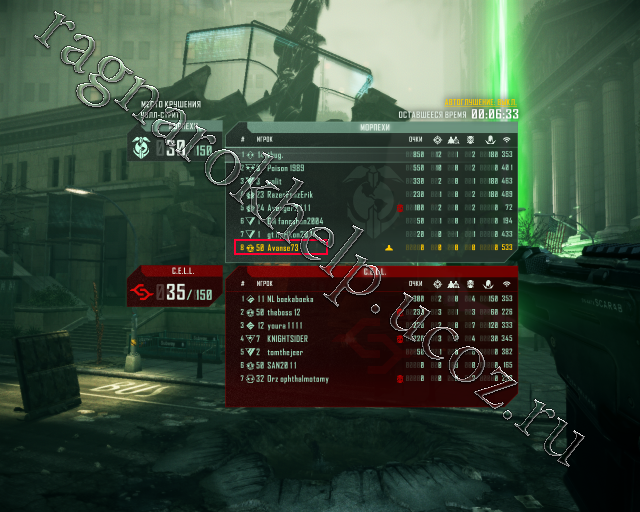The image size is (640, 512).
Task: Pick the youra 1111 scoreboard row
Action: tap(288, 326)
